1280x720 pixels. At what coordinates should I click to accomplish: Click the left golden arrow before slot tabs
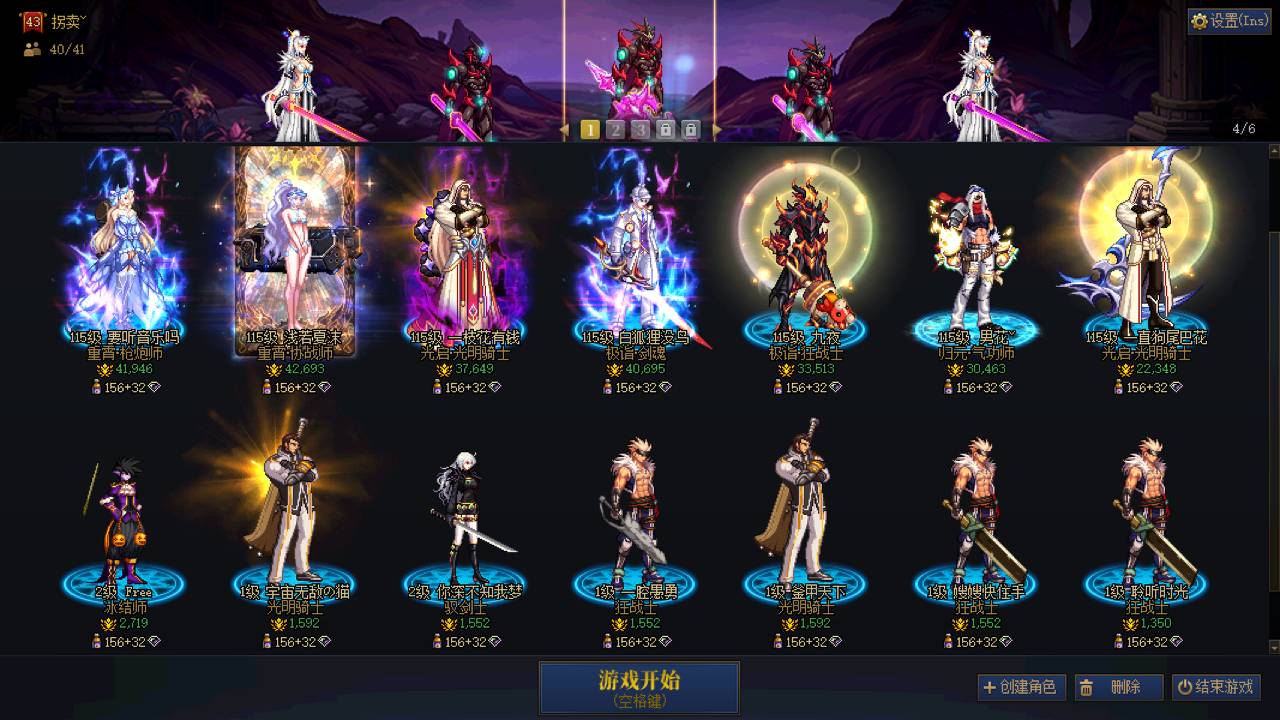[x=565, y=128]
